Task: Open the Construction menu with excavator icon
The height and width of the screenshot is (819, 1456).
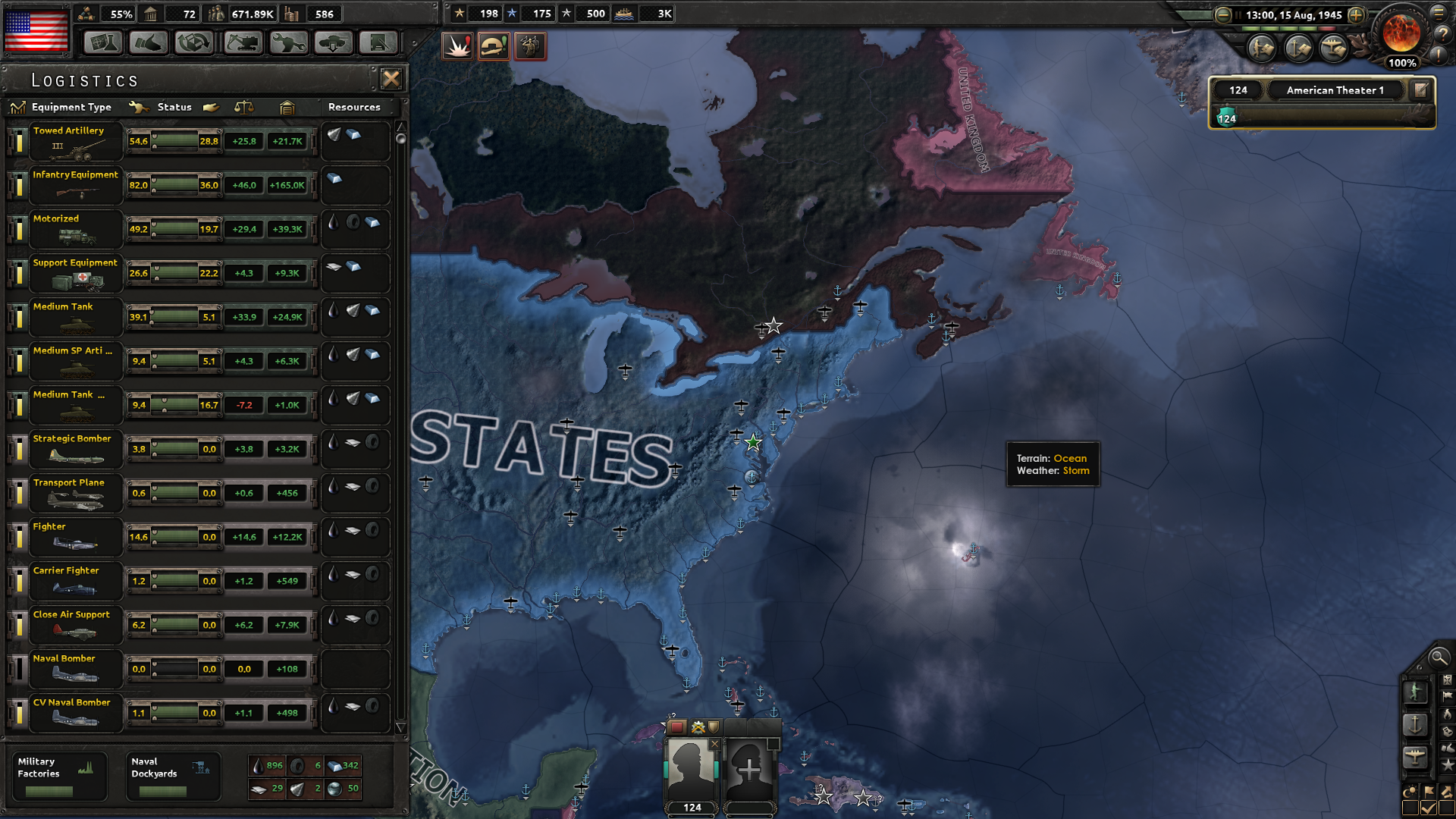Action: (x=242, y=43)
